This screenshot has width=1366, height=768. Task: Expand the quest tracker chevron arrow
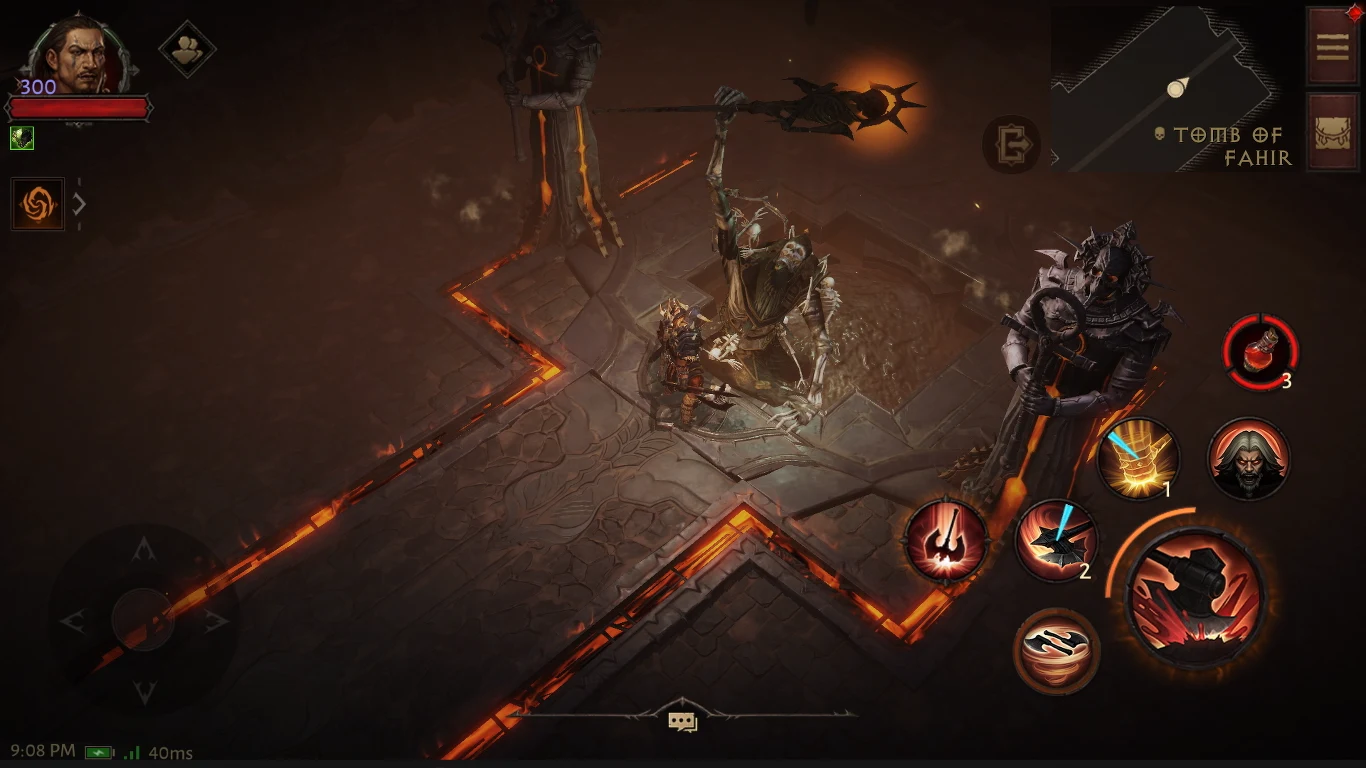pos(77,204)
